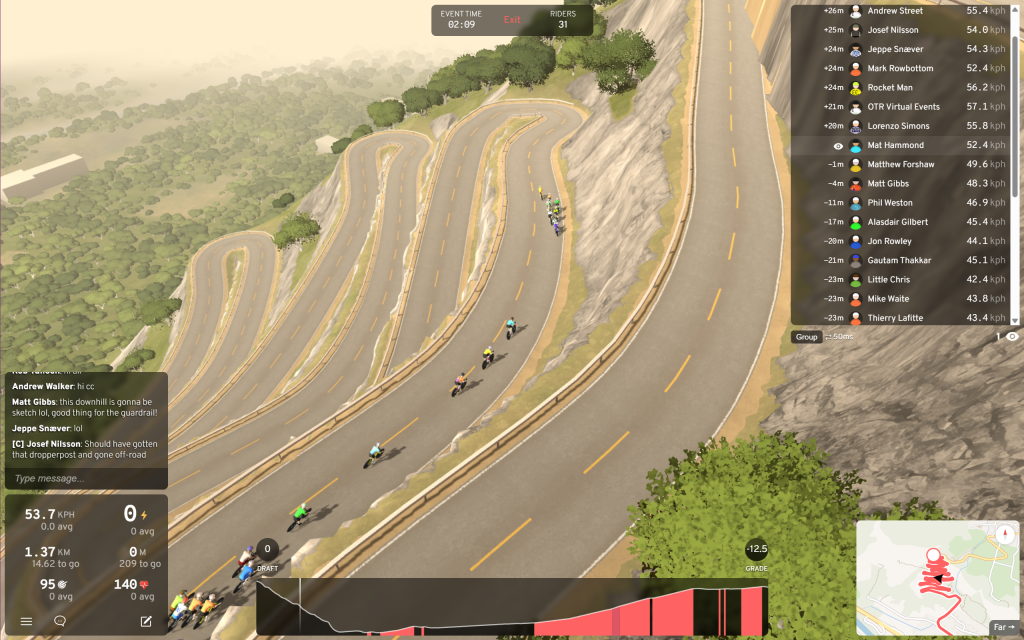Pick OTR Virtual Events in the rider list
Viewport: 1024px width, 640px height.
pos(905,107)
